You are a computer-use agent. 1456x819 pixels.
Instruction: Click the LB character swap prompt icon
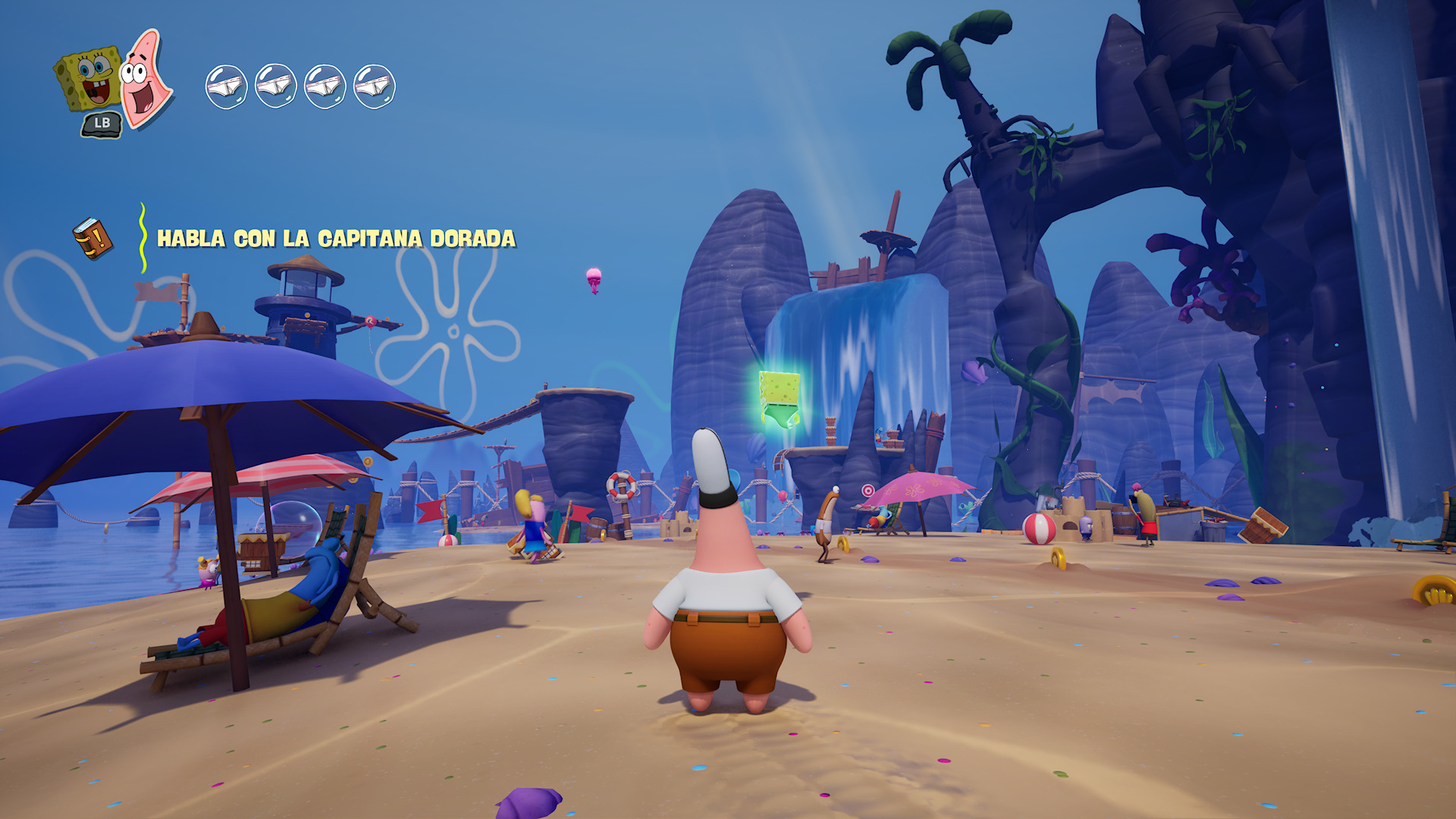point(101,121)
